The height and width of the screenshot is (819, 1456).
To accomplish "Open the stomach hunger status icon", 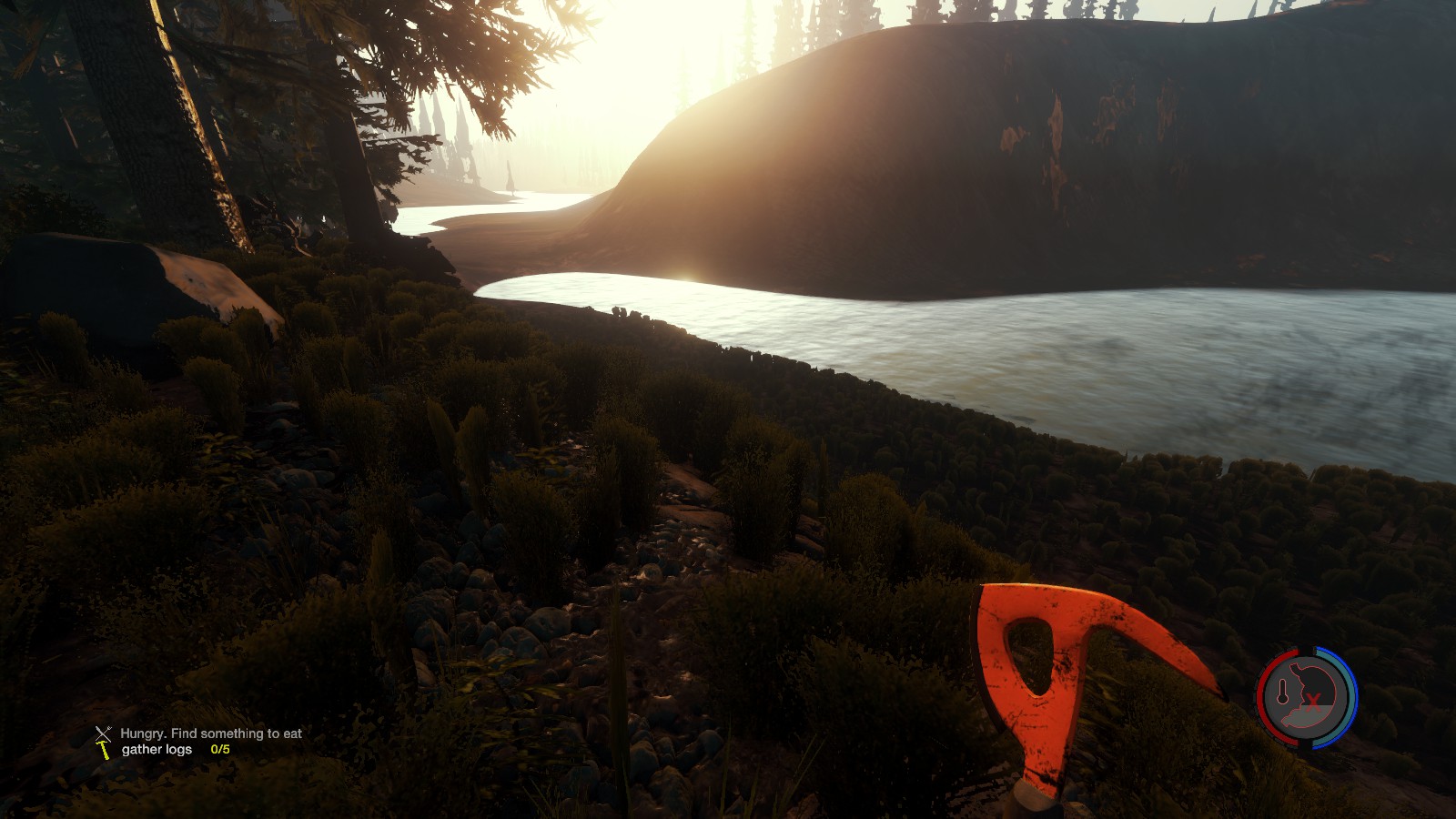I will pos(1307,697).
